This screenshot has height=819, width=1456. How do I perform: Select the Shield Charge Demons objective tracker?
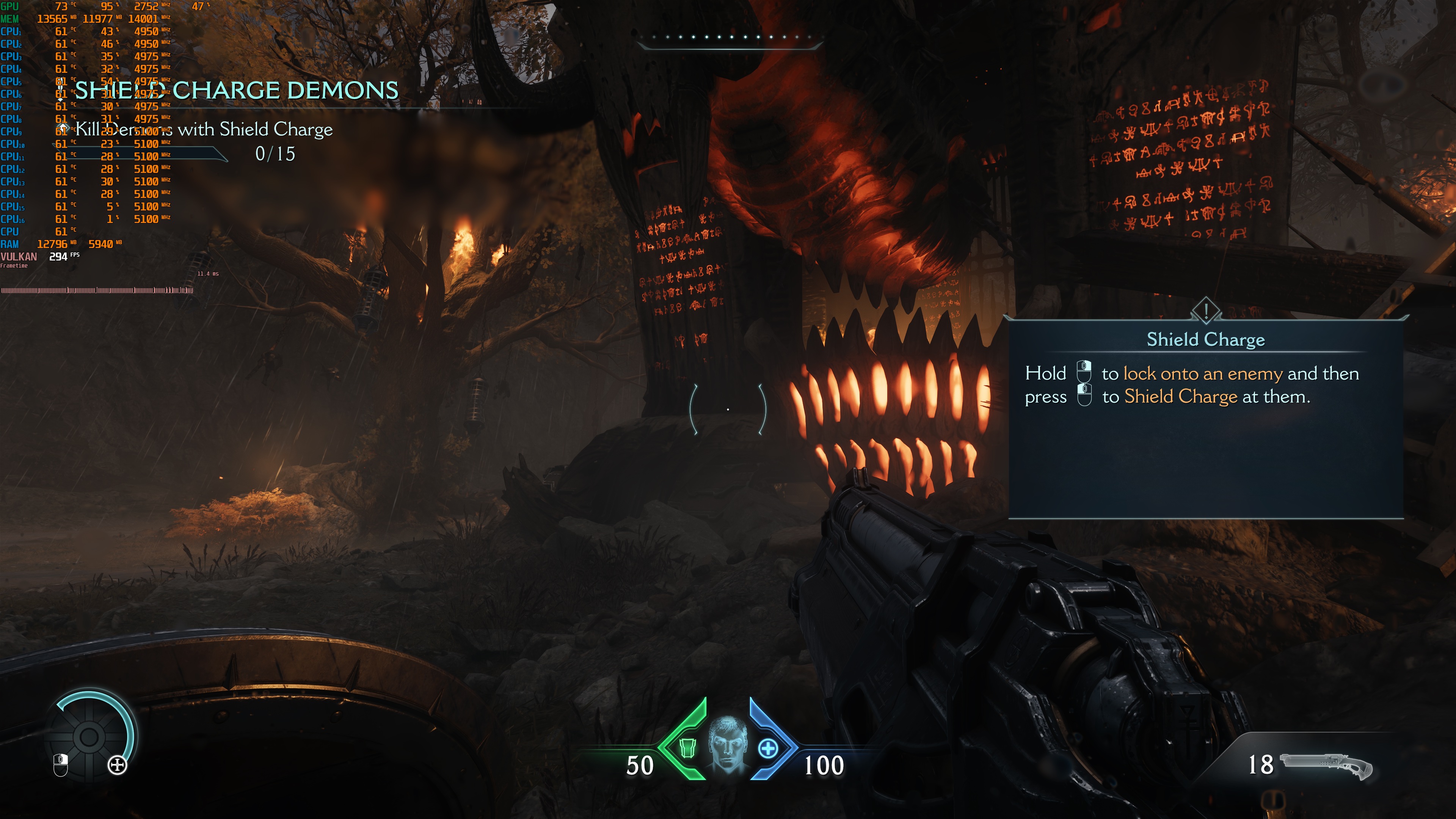pos(236,91)
